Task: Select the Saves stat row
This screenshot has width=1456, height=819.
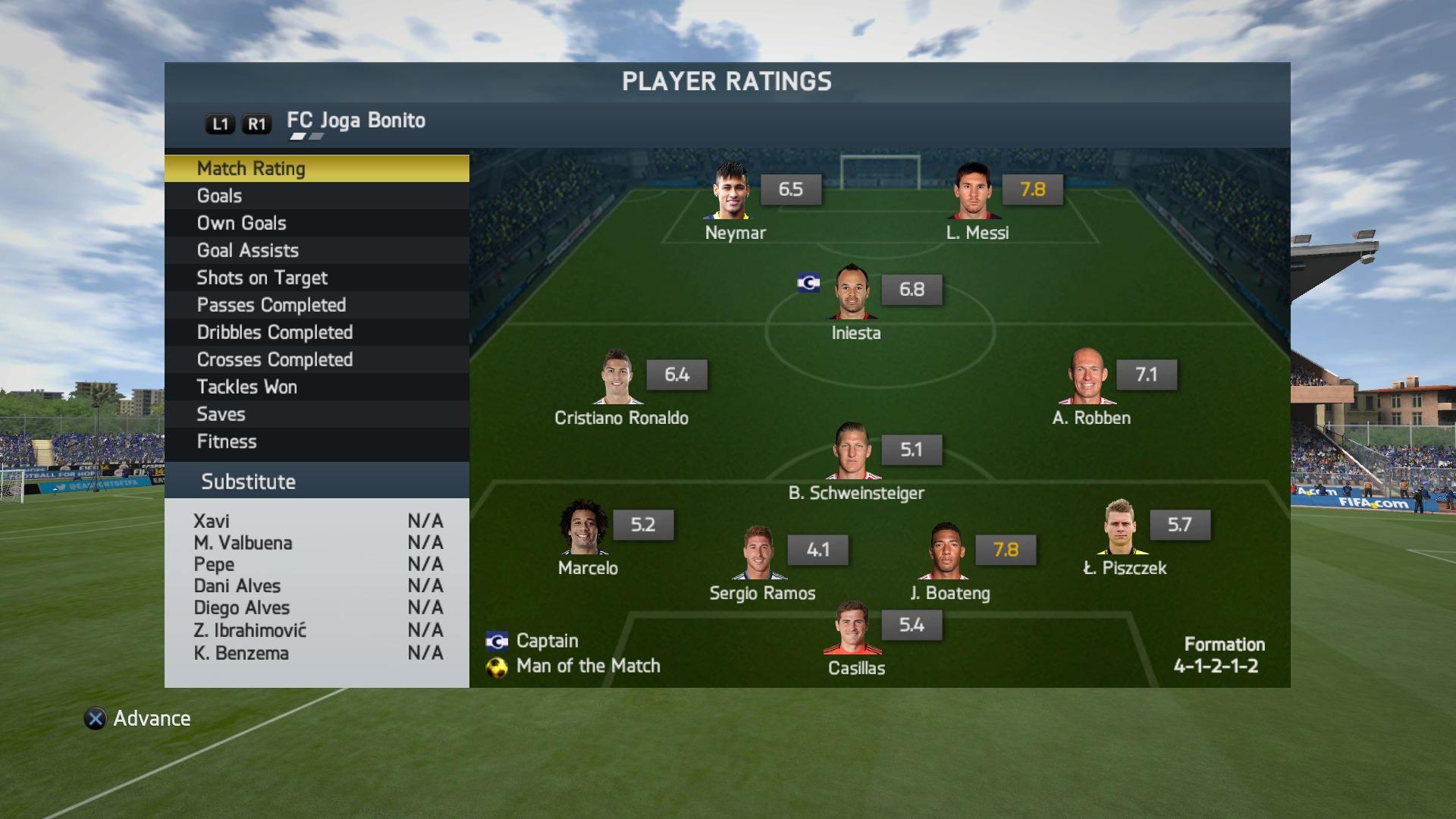Action: point(316,414)
